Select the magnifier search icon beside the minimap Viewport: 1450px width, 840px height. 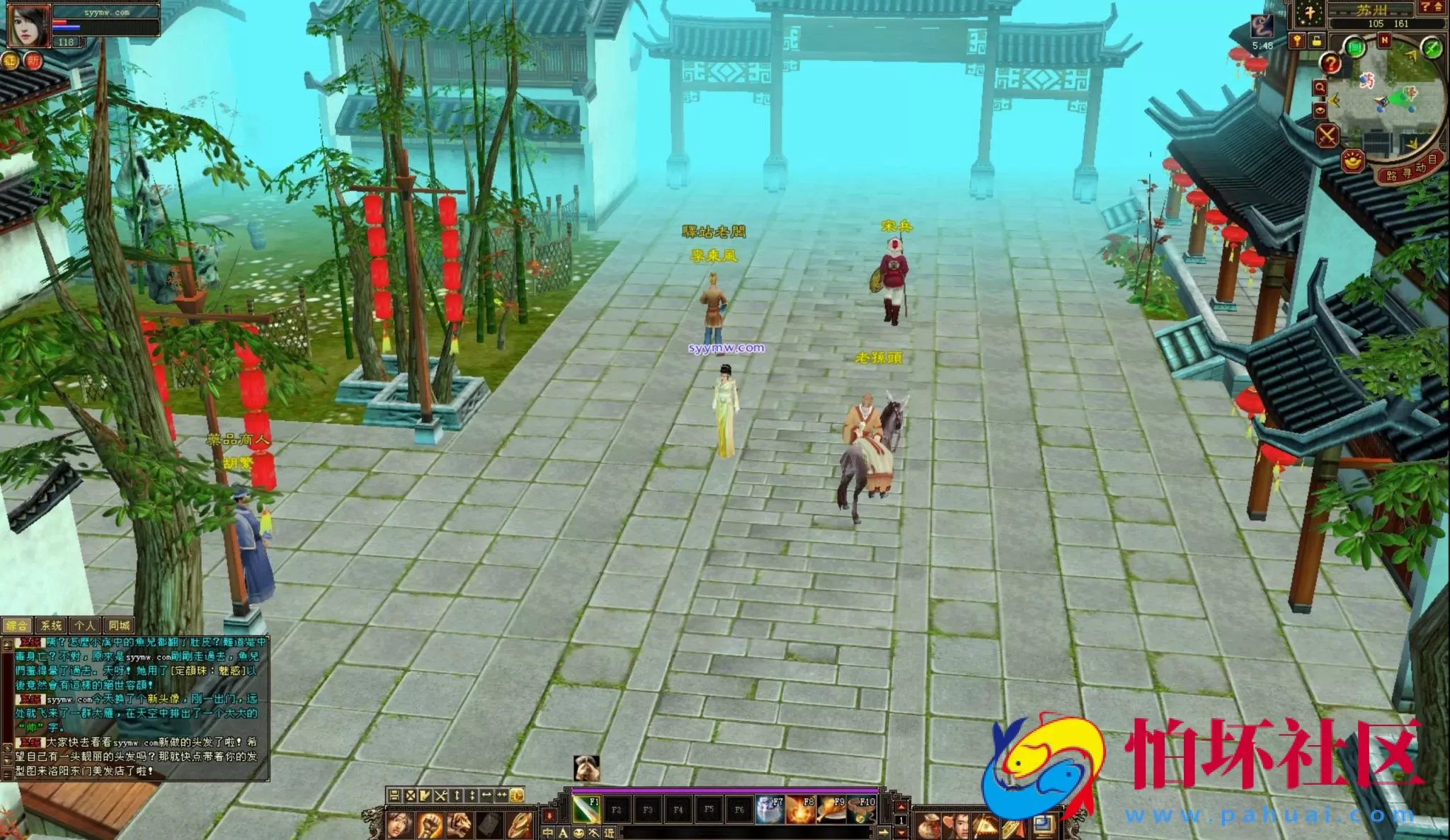pyautogui.click(x=1320, y=86)
